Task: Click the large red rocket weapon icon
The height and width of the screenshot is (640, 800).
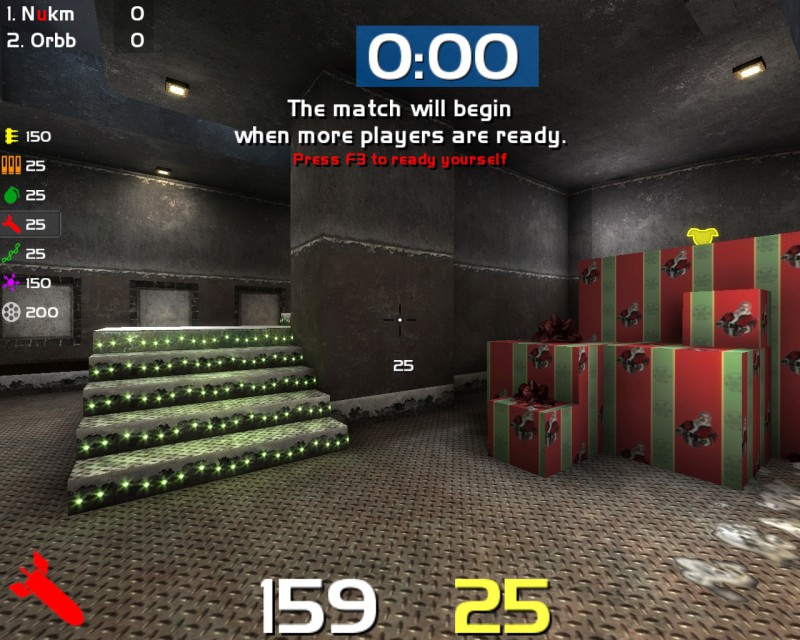Action: click(x=45, y=587)
